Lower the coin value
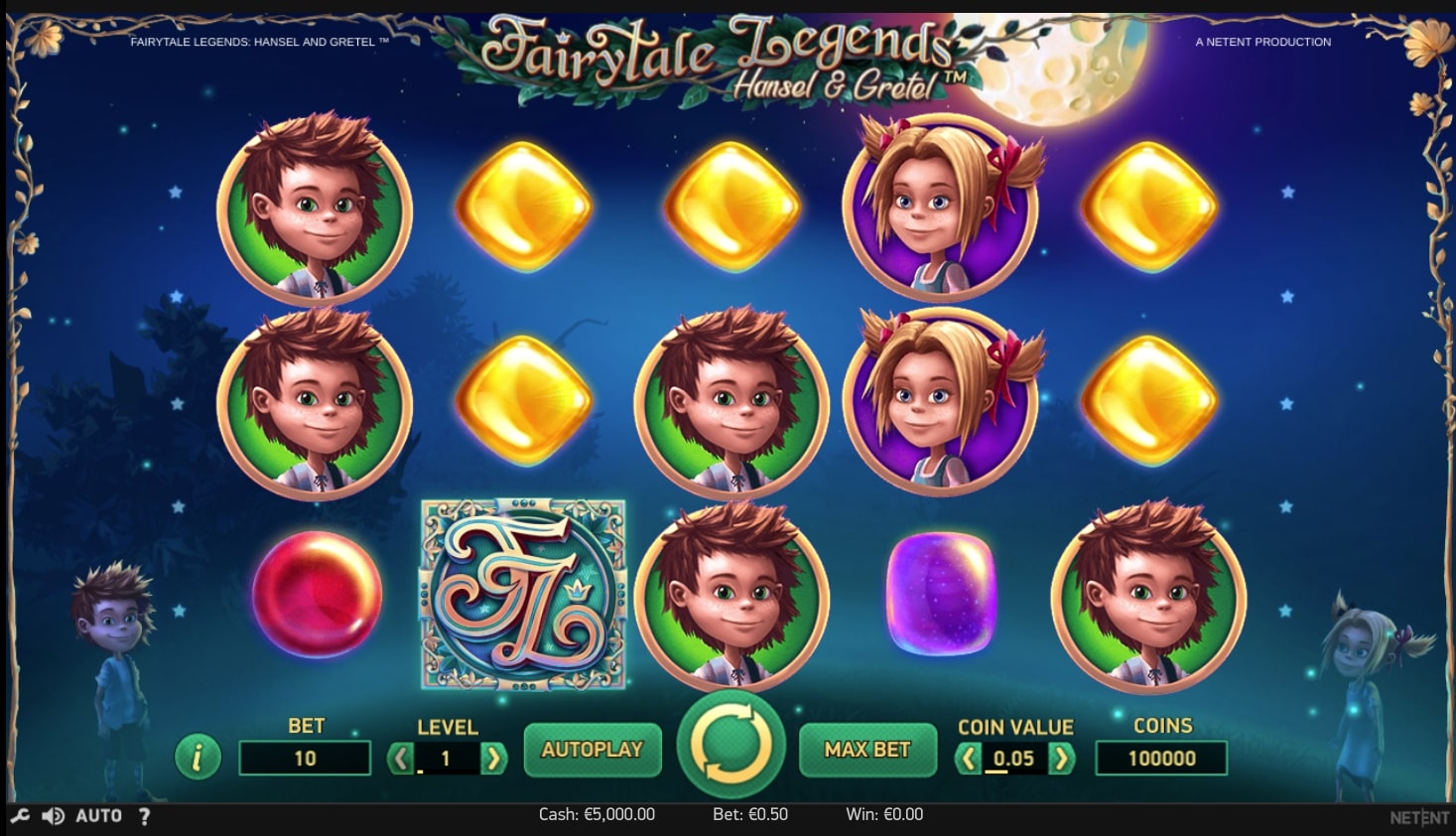The width and height of the screenshot is (1456, 836). [969, 760]
